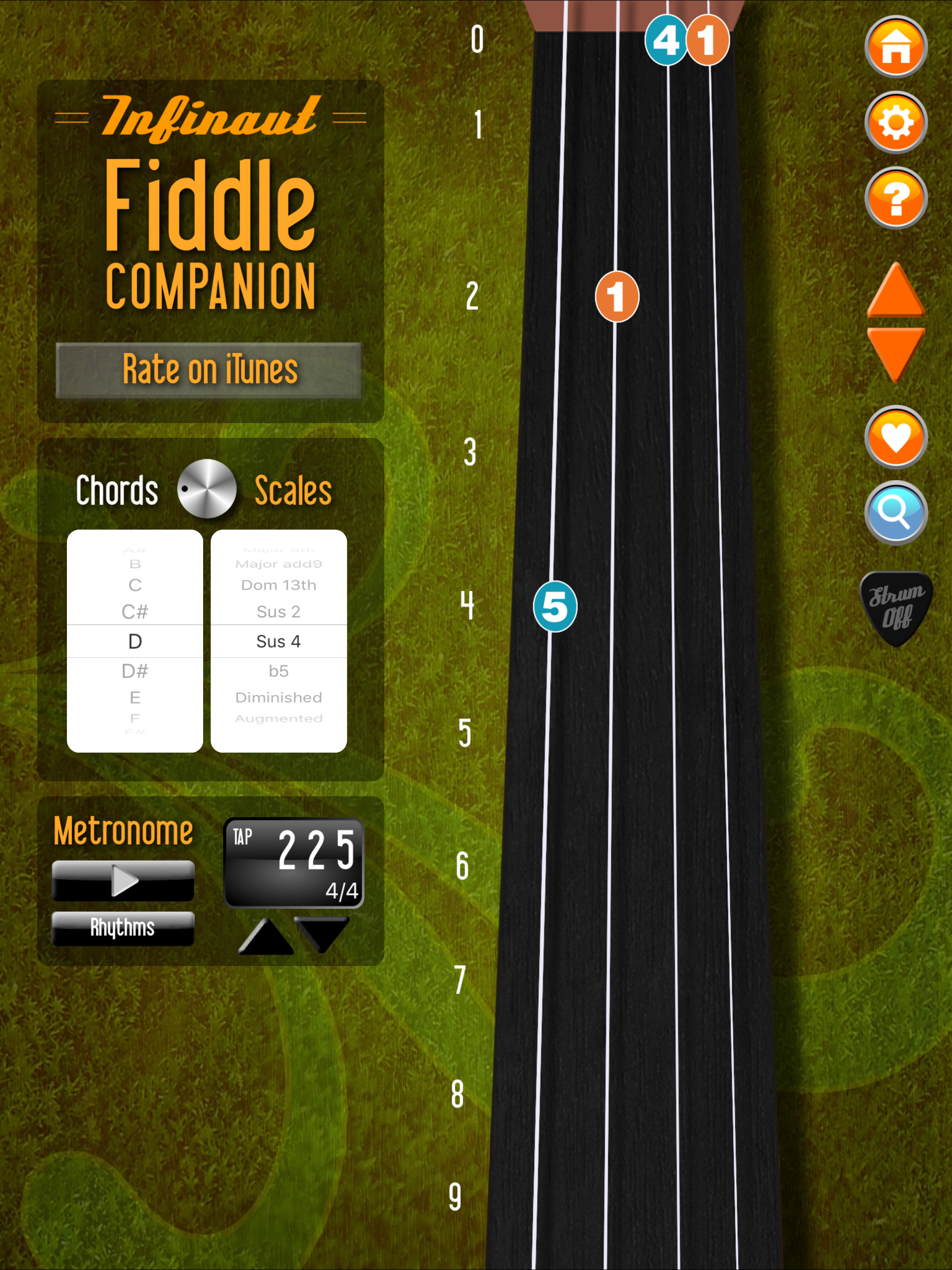Tap the orange home button

(x=895, y=46)
